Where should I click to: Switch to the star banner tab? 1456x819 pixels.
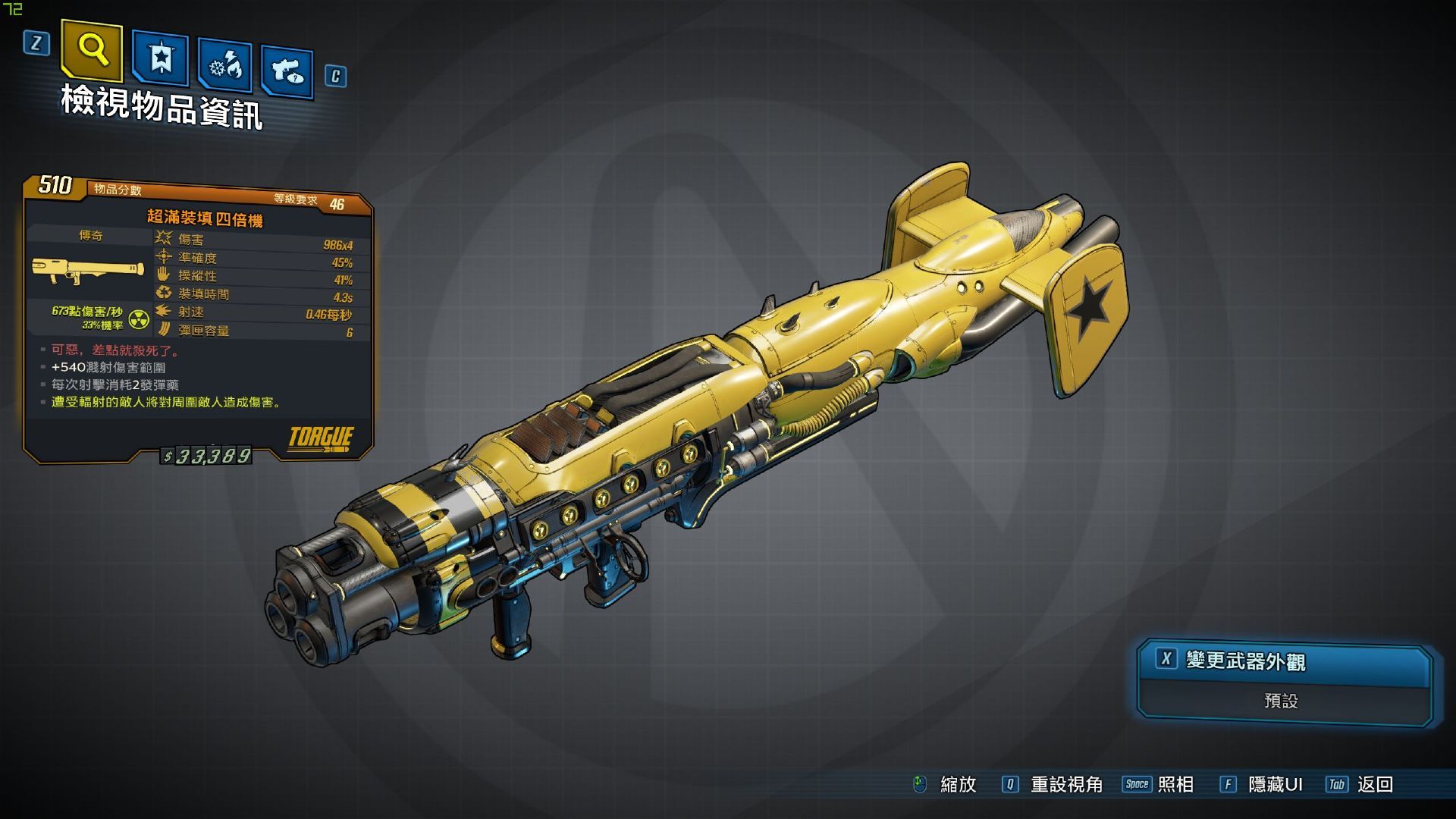161,58
